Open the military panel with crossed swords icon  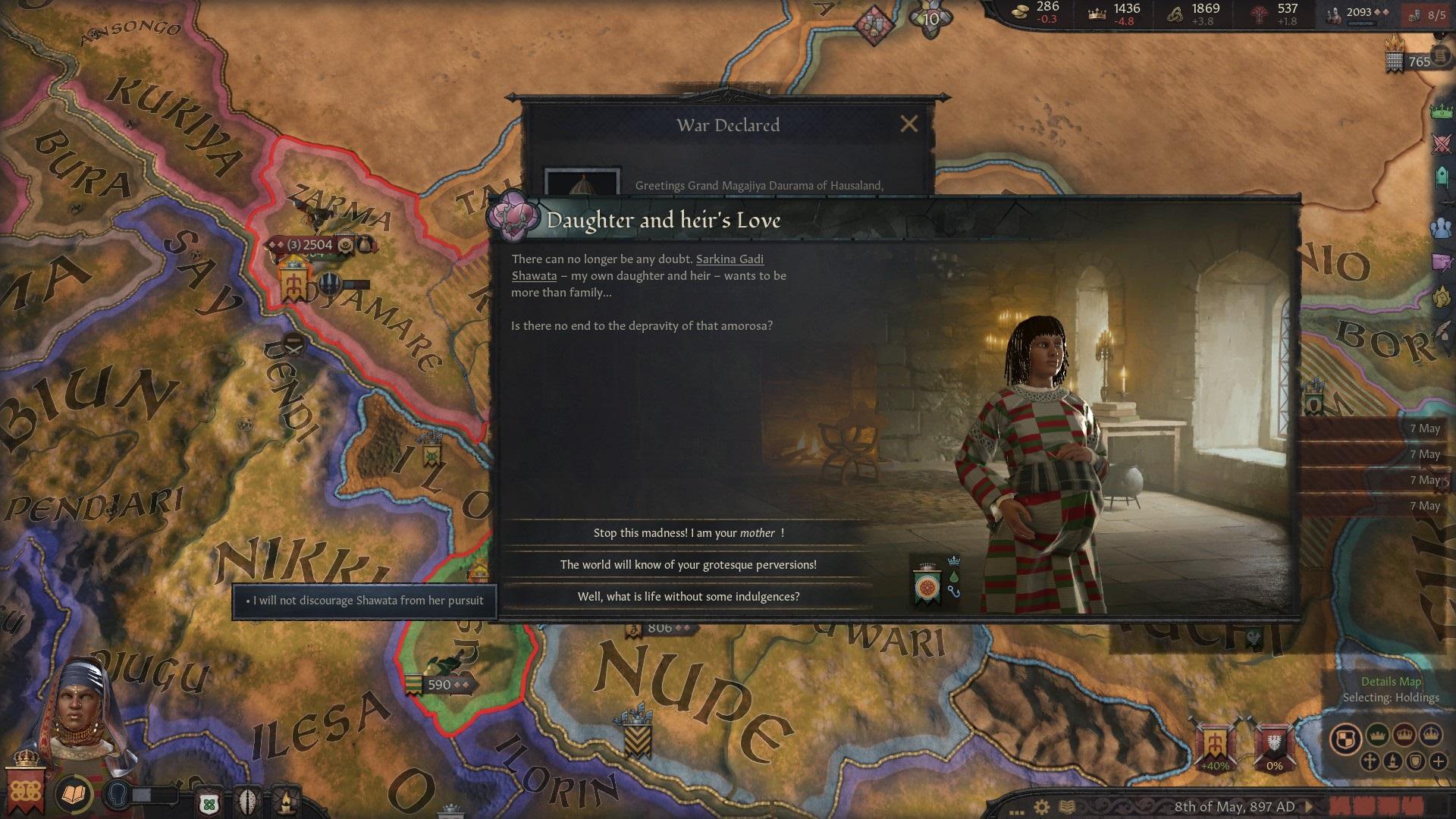click(x=1442, y=144)
